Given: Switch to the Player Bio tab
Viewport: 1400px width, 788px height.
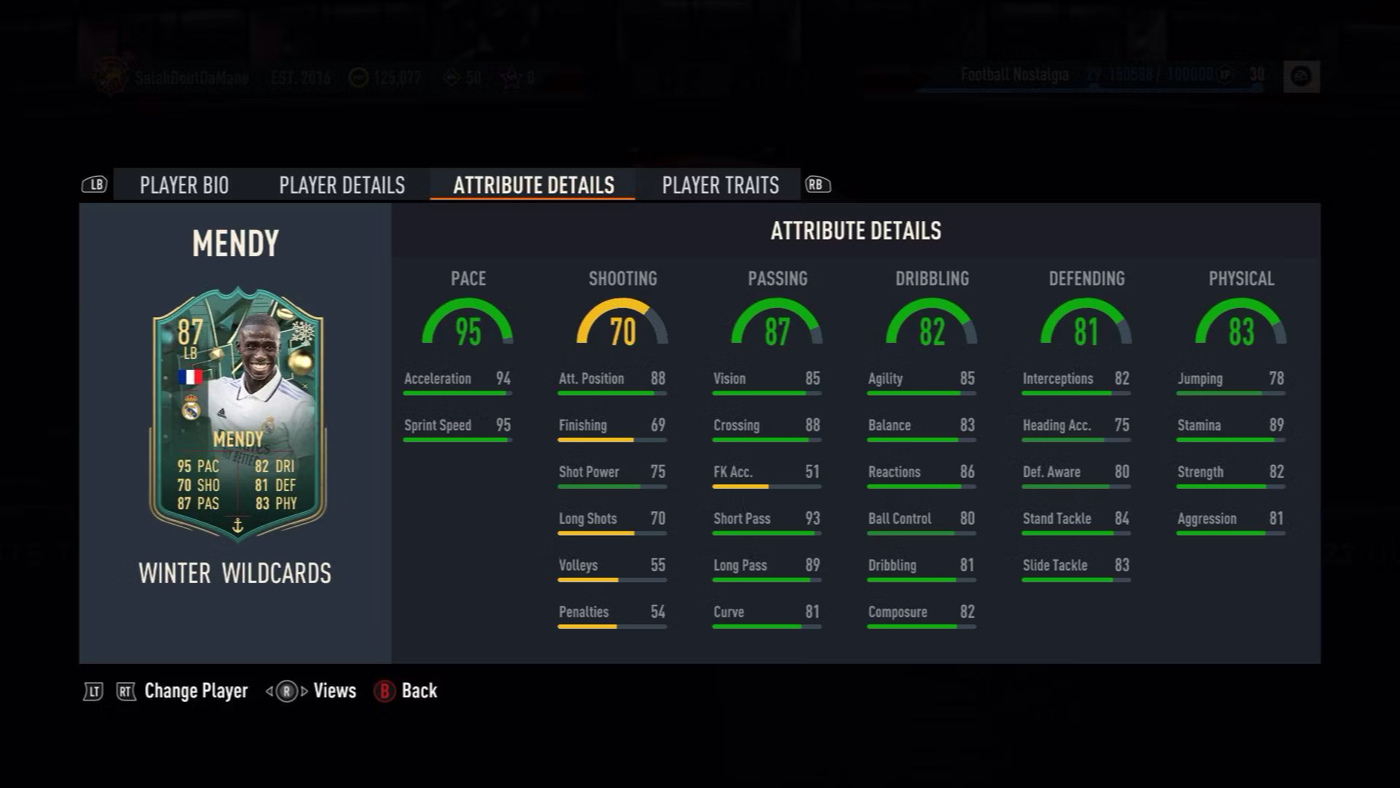Looking at the screenshot, I should pos(184,185).
